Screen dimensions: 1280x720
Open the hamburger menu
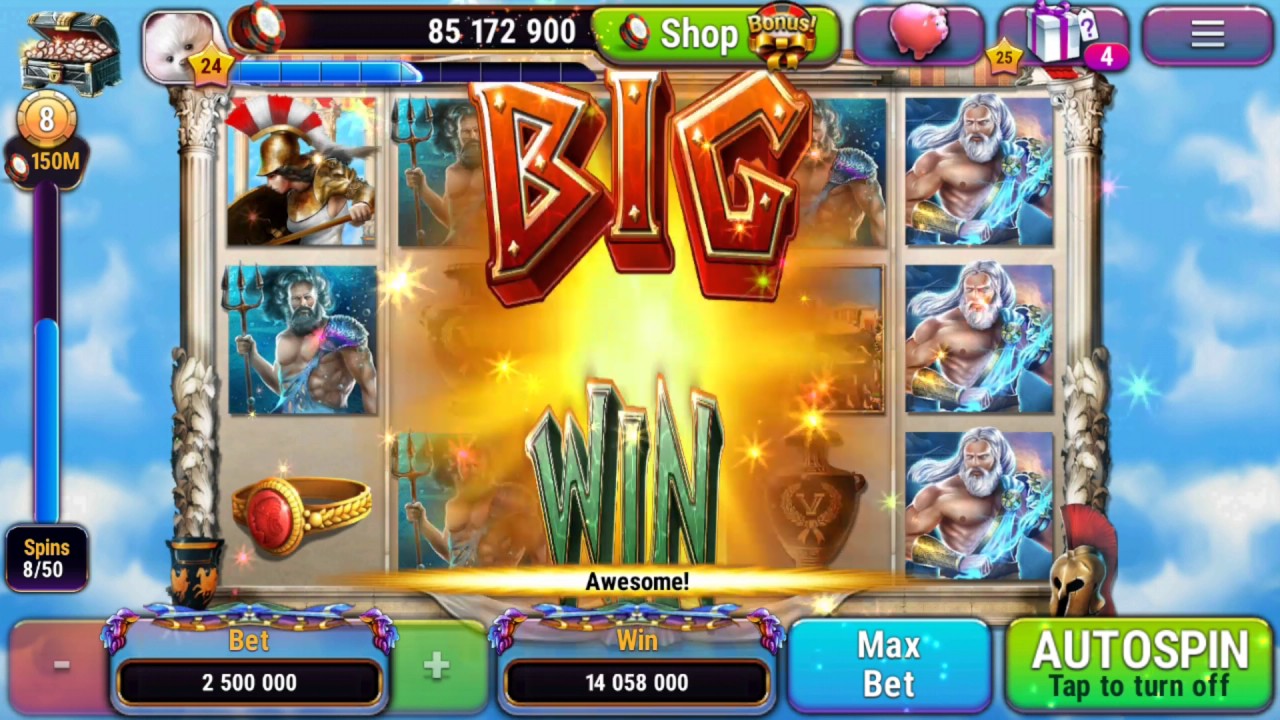pyautogui.click(x=1206, y=34)
